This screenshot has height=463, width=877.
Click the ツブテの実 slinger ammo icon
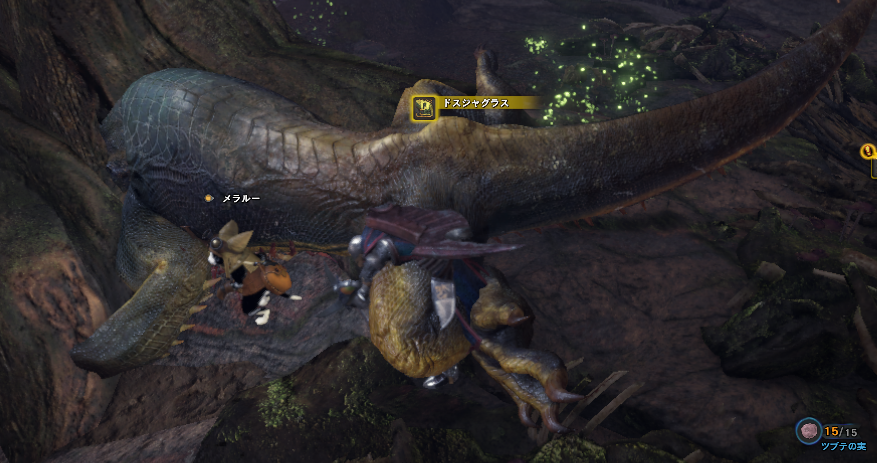click(808, 431)
